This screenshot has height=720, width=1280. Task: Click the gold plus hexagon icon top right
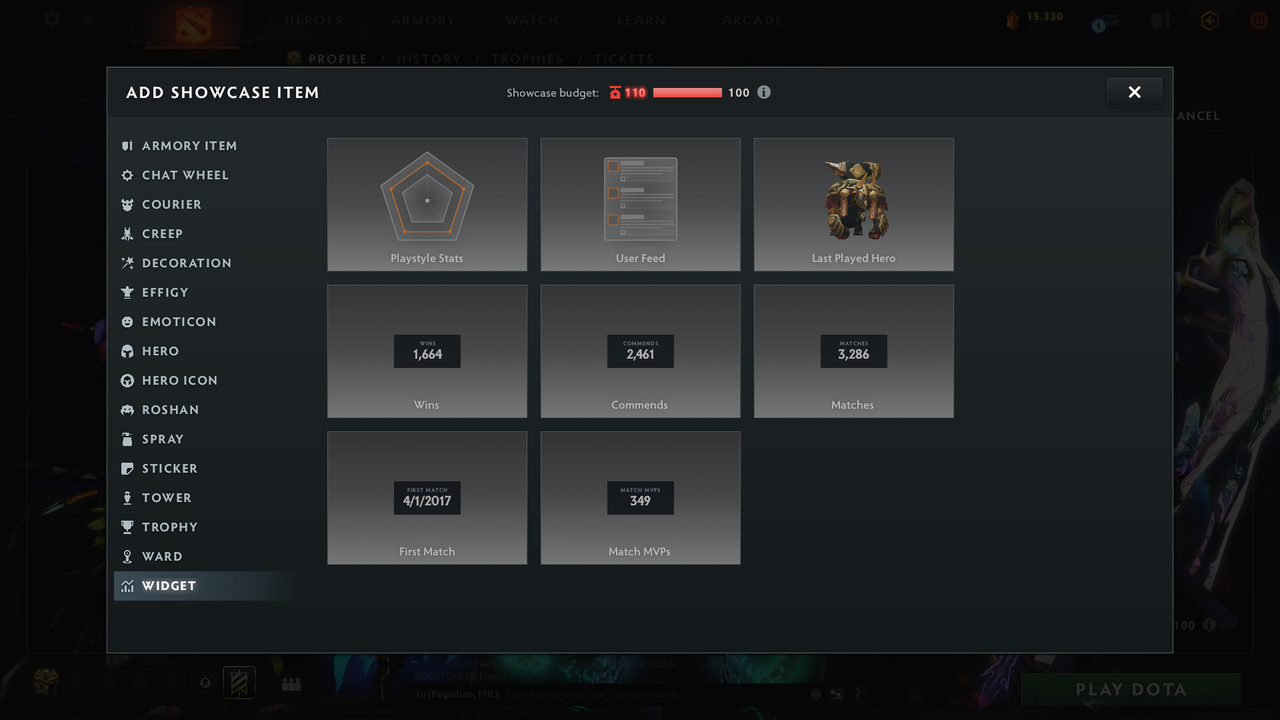click(x=1209, y=20)
